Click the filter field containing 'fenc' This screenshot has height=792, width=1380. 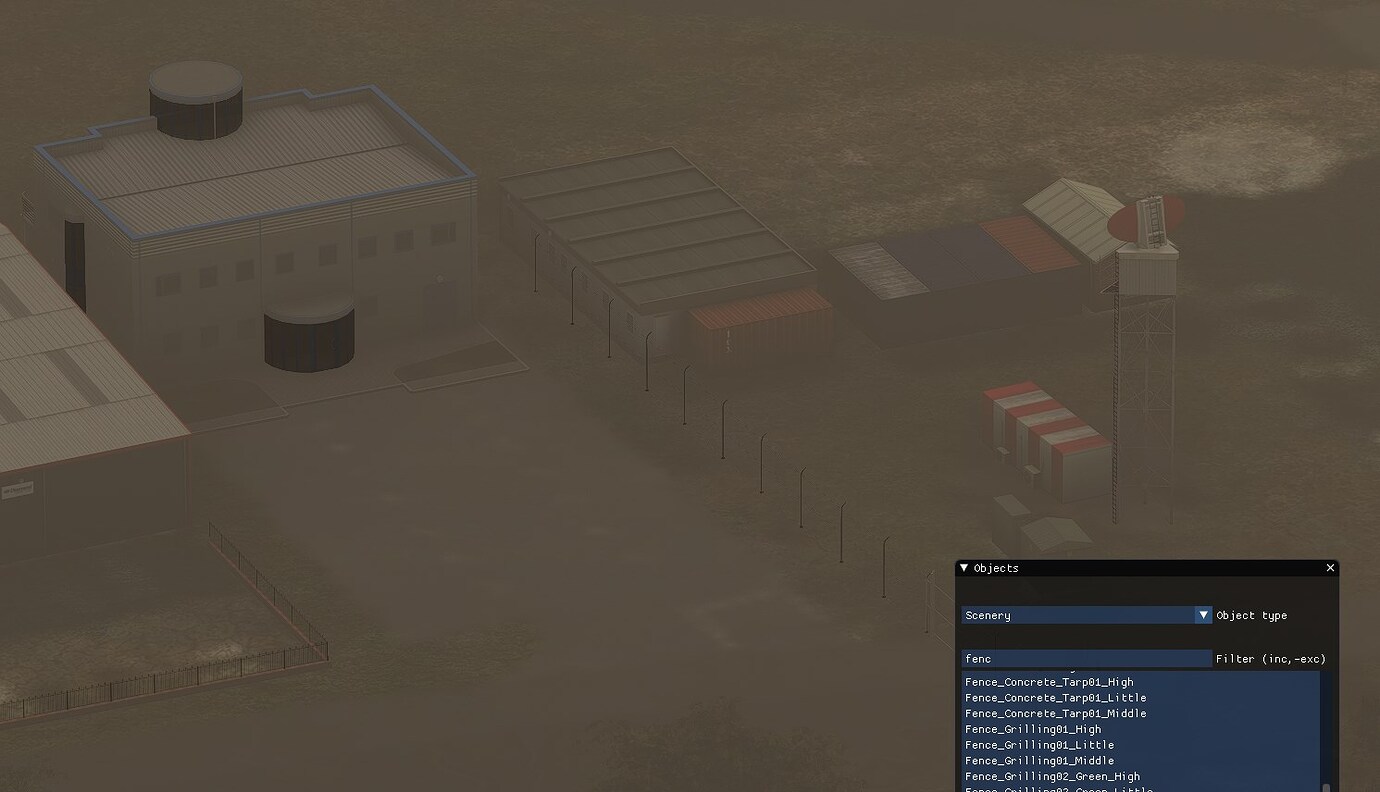(x=1085, y=658)
